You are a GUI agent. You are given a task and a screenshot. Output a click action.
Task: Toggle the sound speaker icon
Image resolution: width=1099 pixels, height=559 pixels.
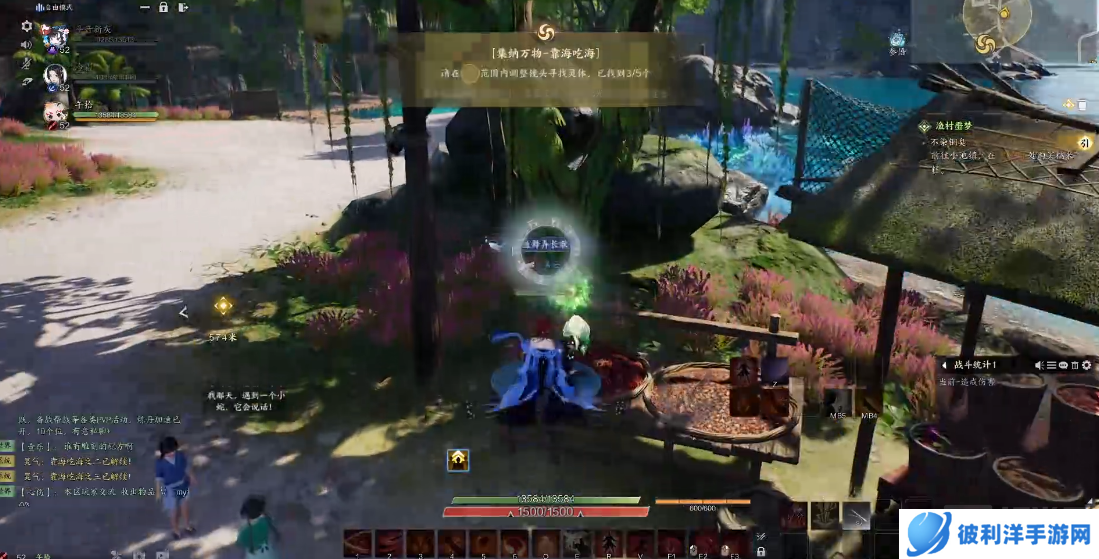click(x=27, y=45)
